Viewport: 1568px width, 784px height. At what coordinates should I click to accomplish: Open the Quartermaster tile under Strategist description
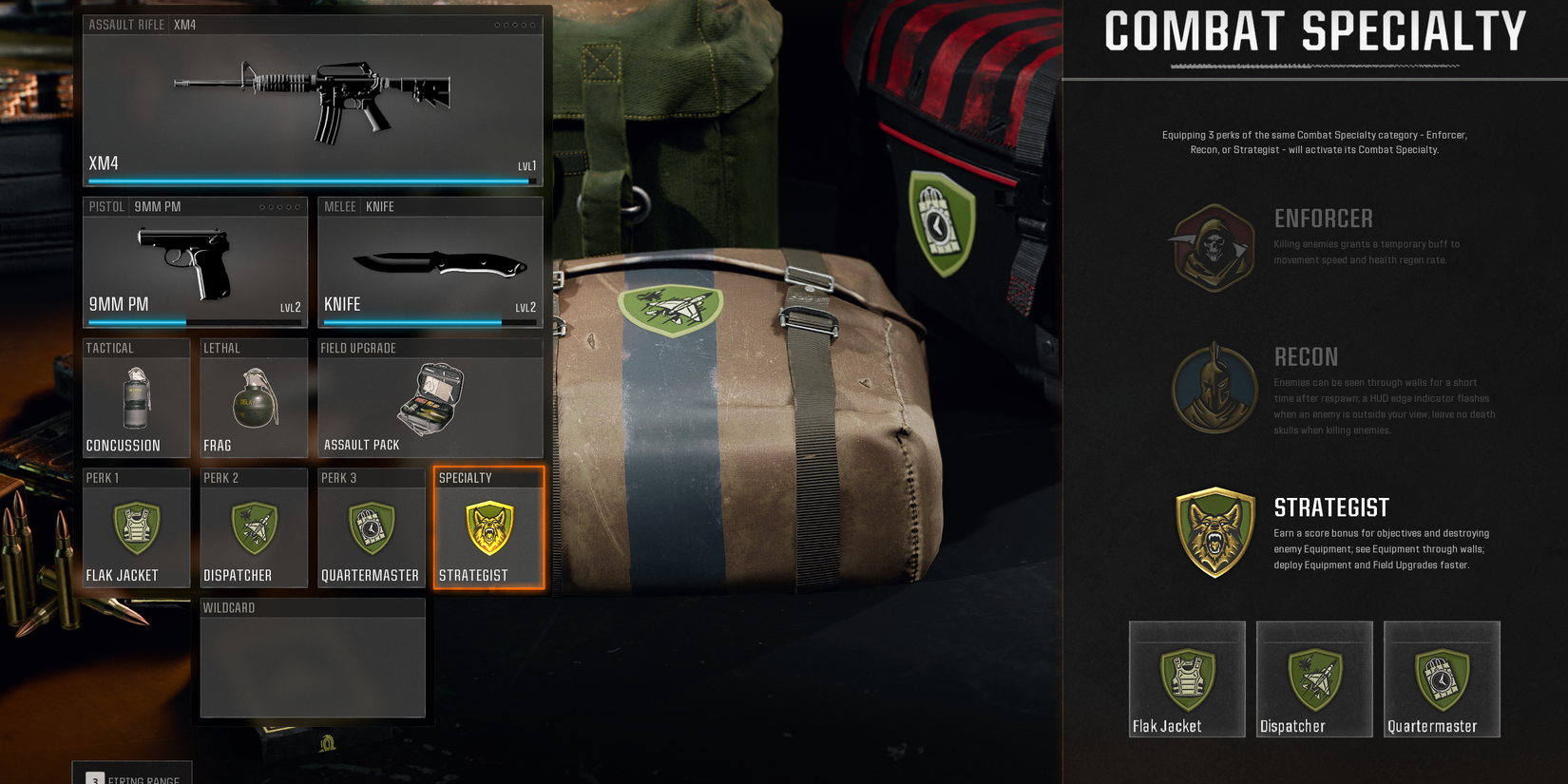[1441, 678]
